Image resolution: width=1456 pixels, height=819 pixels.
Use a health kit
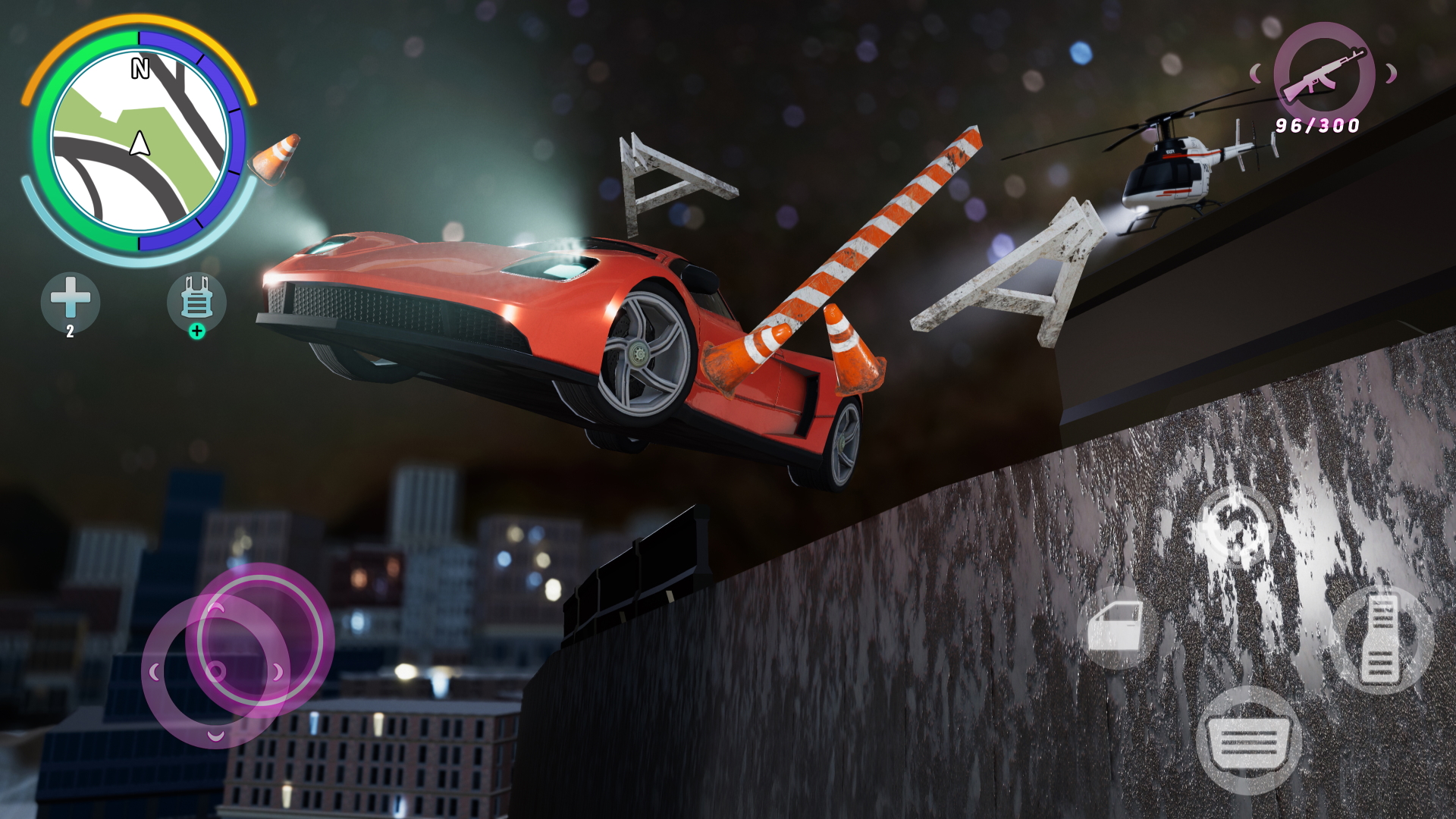(x=71, y=300)
